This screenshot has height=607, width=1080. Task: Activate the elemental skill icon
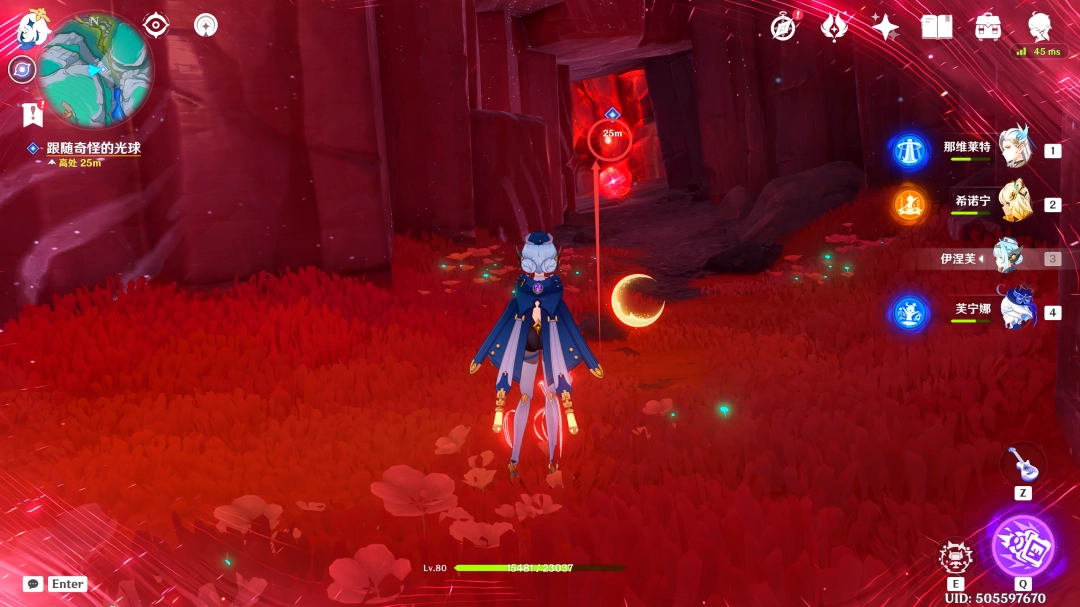coord(956,557)
